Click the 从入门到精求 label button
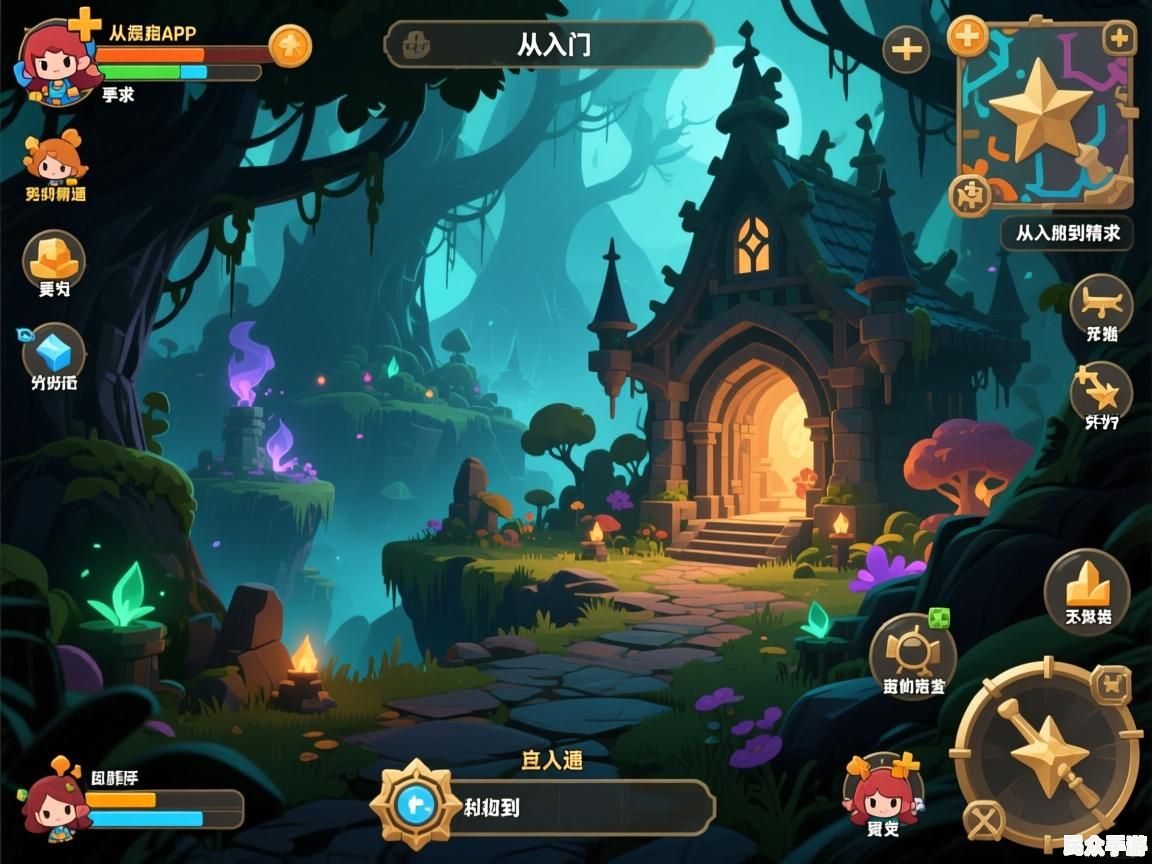The height and width of the screenshot is (864, 1152). [1067, 233]
